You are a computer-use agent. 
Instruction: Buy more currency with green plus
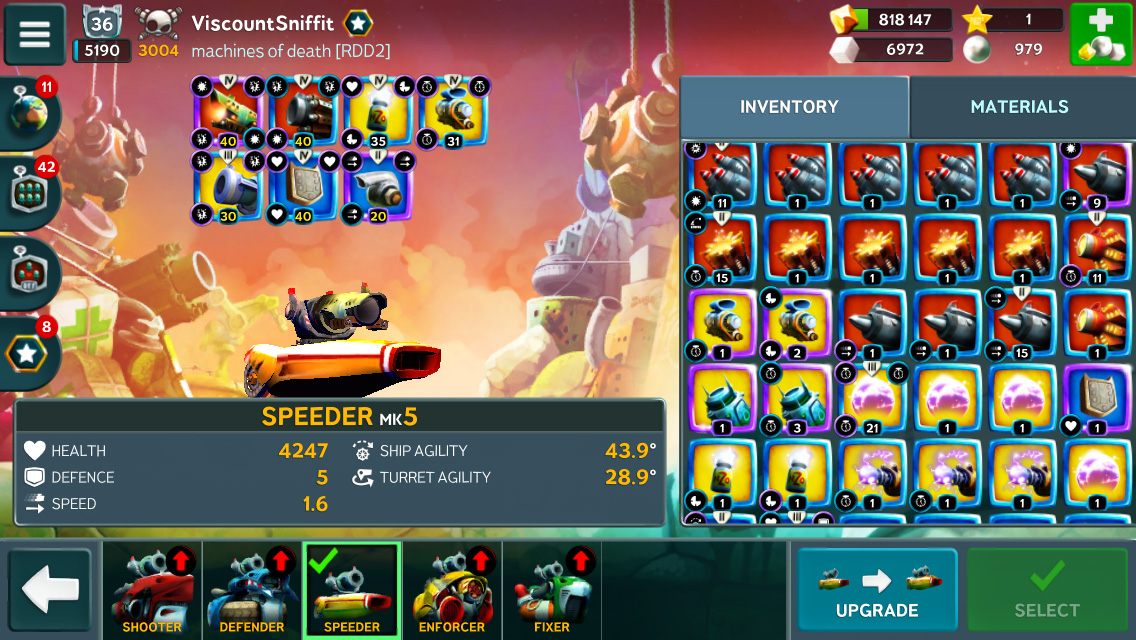[1100, 35]
